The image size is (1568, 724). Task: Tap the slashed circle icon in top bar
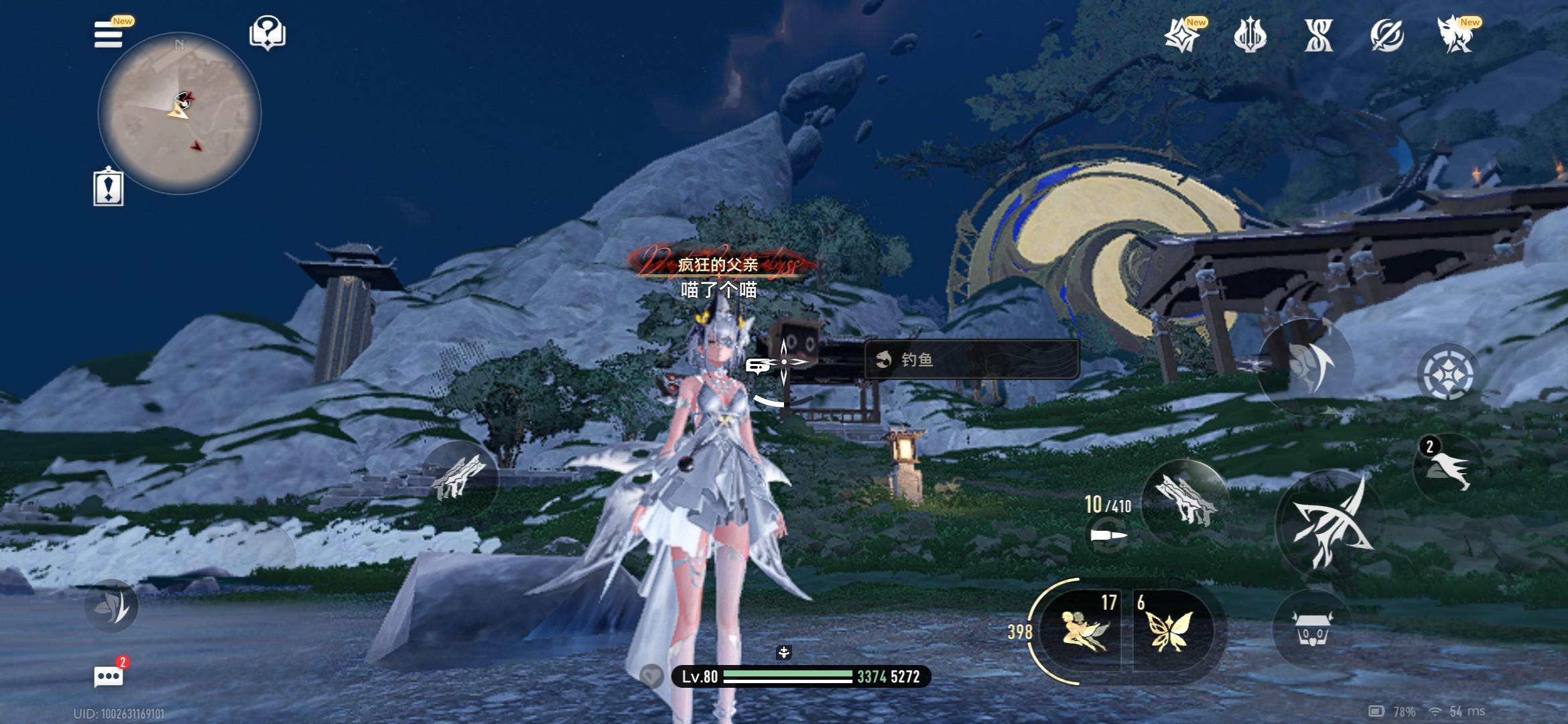(x=1386, y=35)
